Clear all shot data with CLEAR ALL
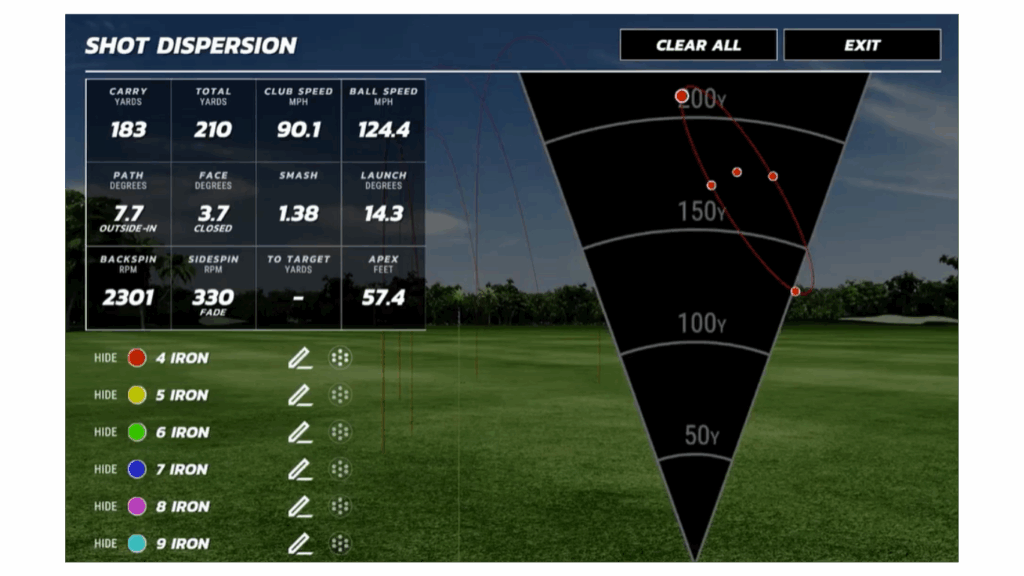Screen dimensions: 1024x576 (698, 45)
